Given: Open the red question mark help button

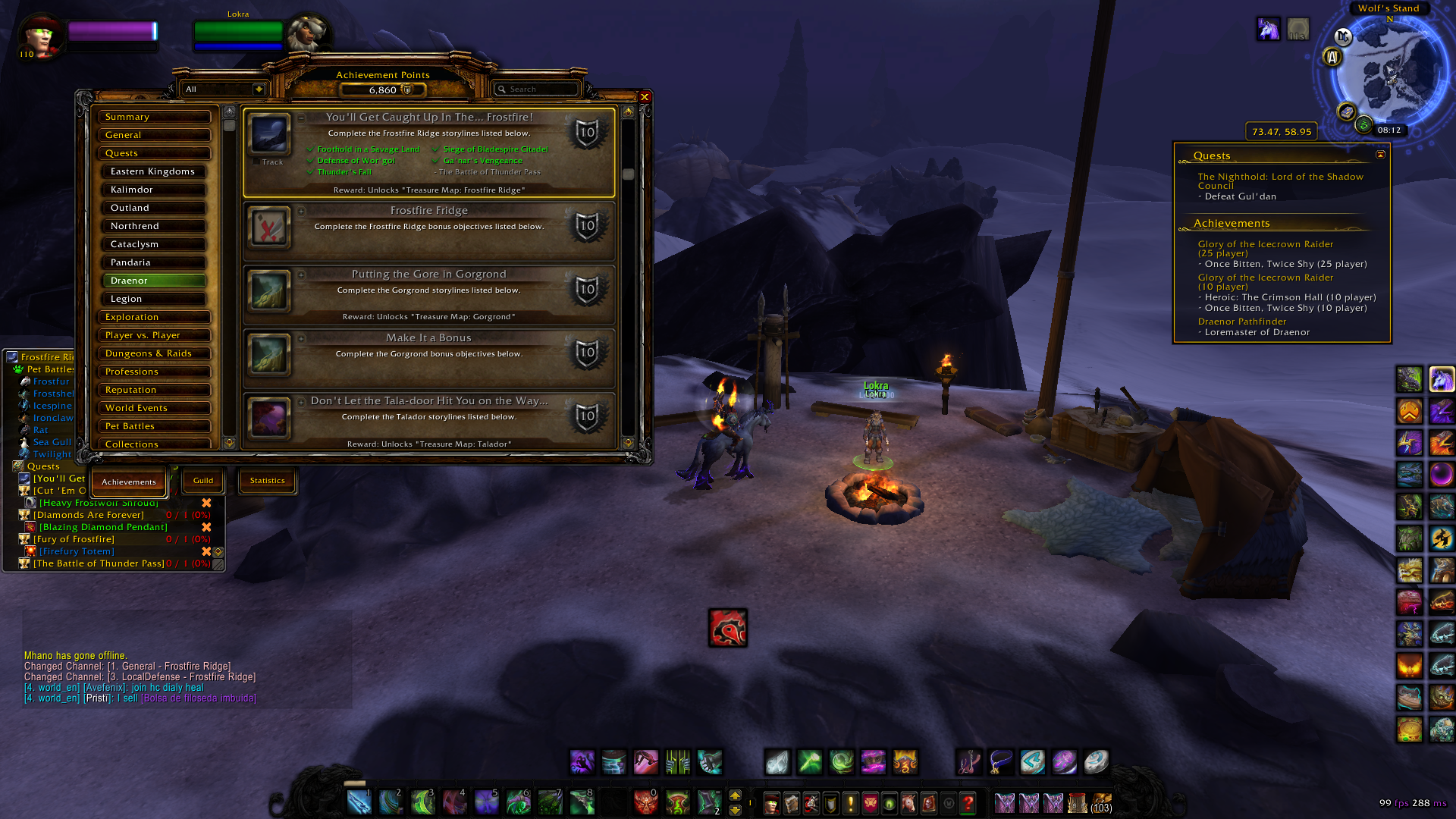Looking at the screenshot, I should point(968,803).
